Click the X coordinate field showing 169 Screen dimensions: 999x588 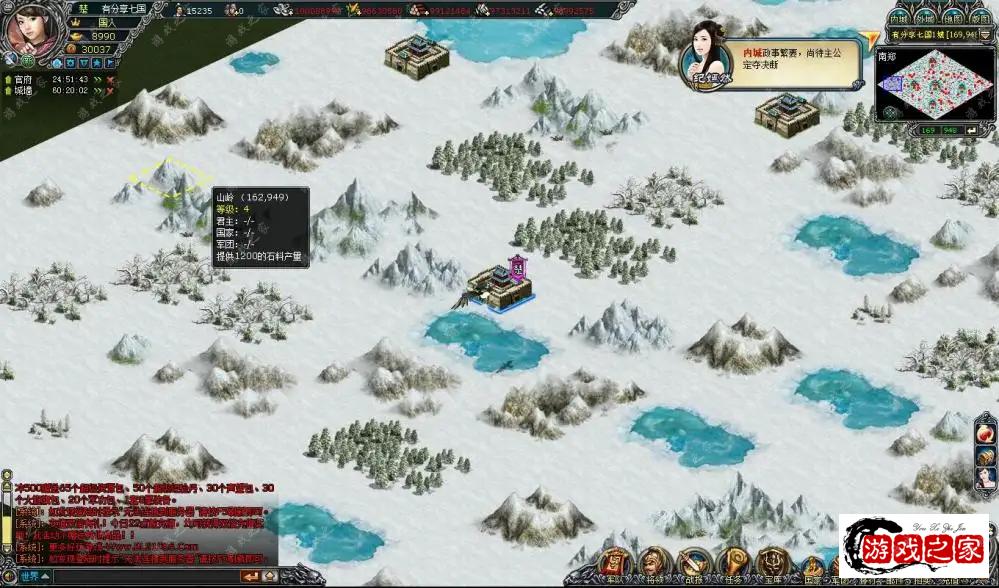click(929, 130)
